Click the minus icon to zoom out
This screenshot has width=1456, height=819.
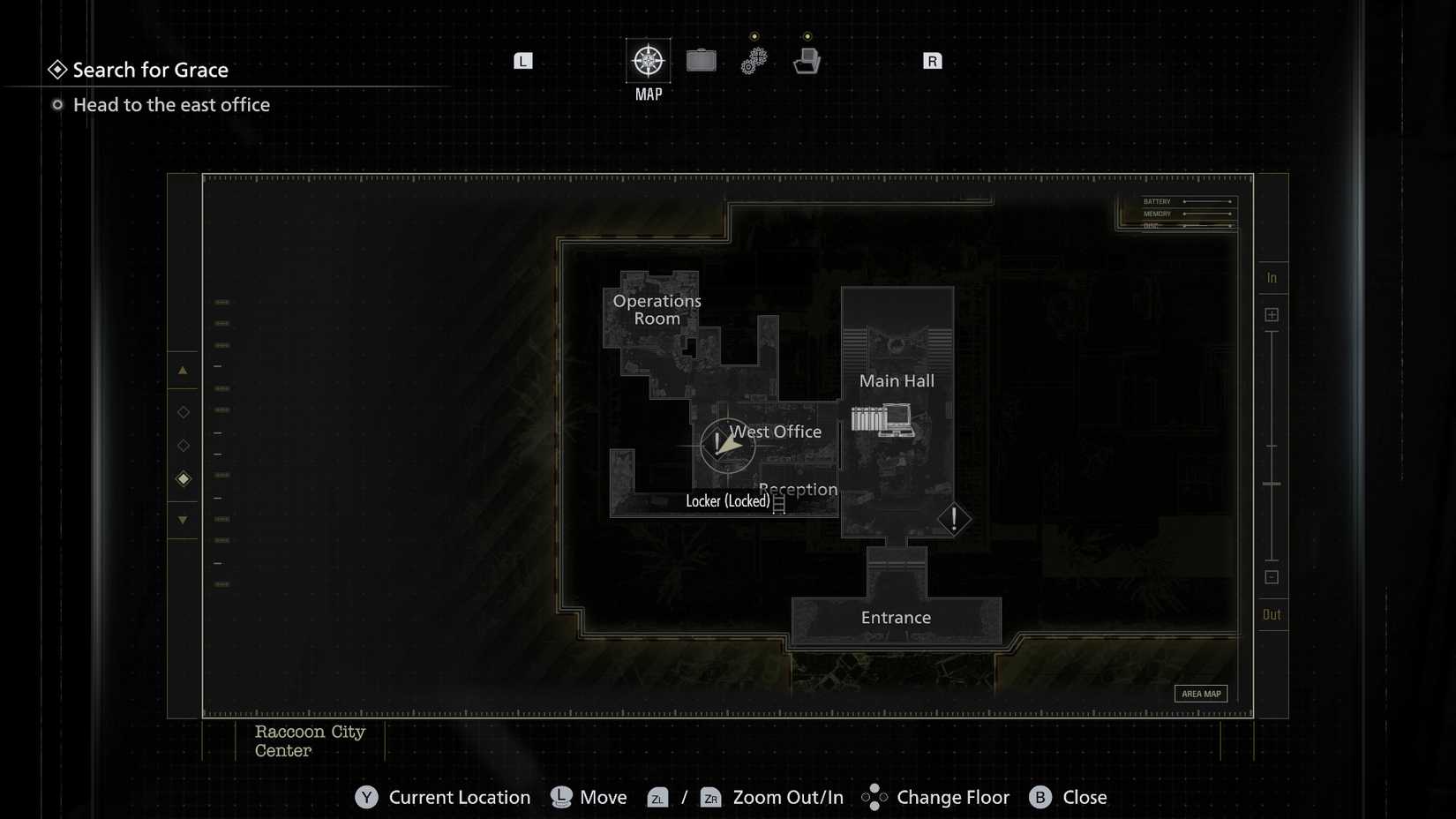[x=1272, y=577]
